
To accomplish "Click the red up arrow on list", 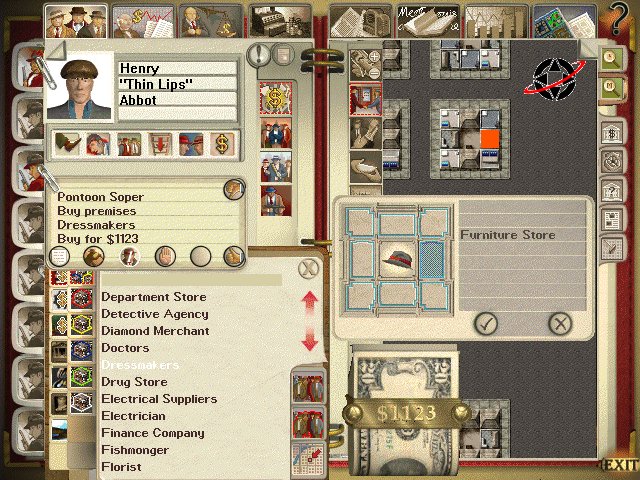I will pos(309,299).
